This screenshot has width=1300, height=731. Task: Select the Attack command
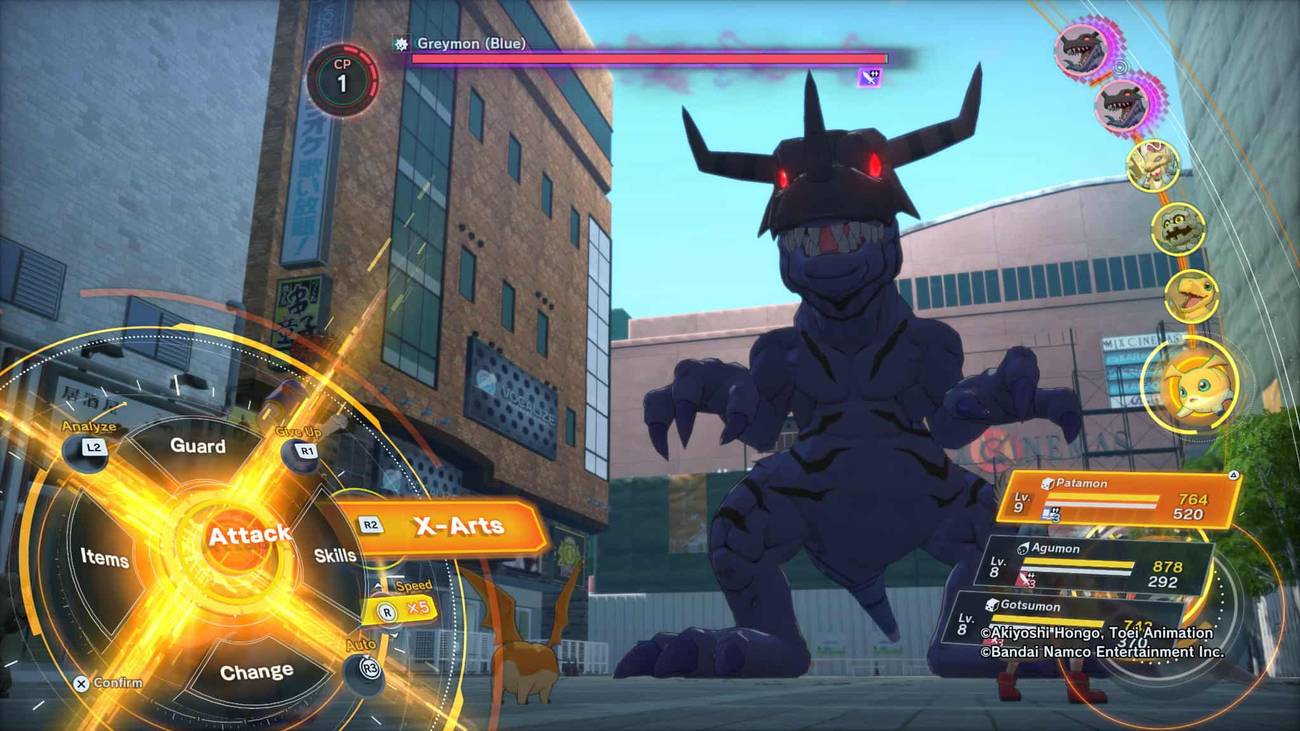pos(249,534)
